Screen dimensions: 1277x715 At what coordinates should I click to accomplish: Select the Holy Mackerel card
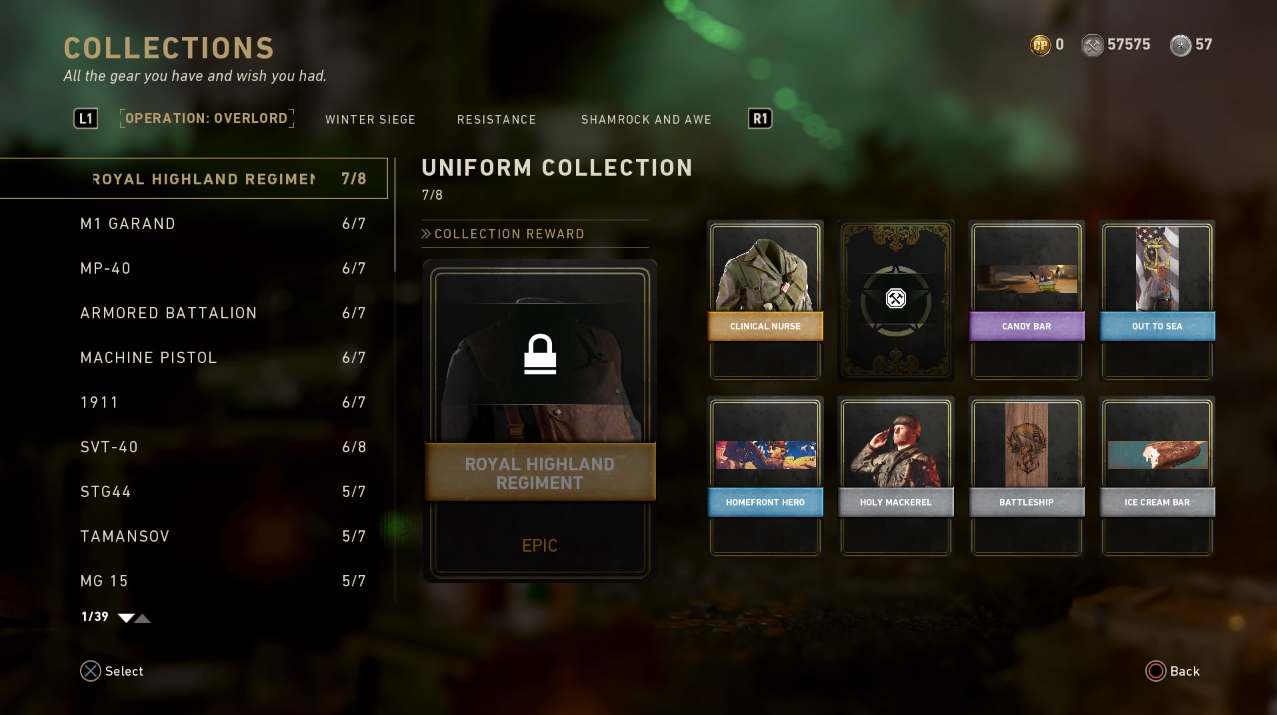pyautogui.click(x=895, y=476)
